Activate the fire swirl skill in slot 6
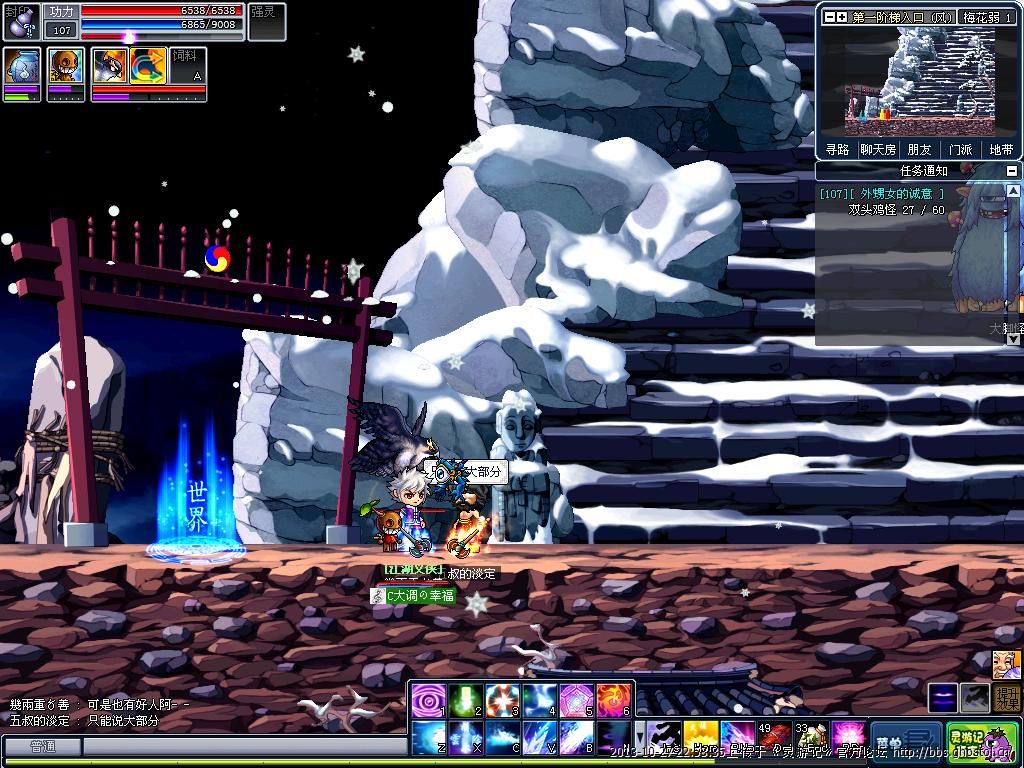 pos(614,700)
